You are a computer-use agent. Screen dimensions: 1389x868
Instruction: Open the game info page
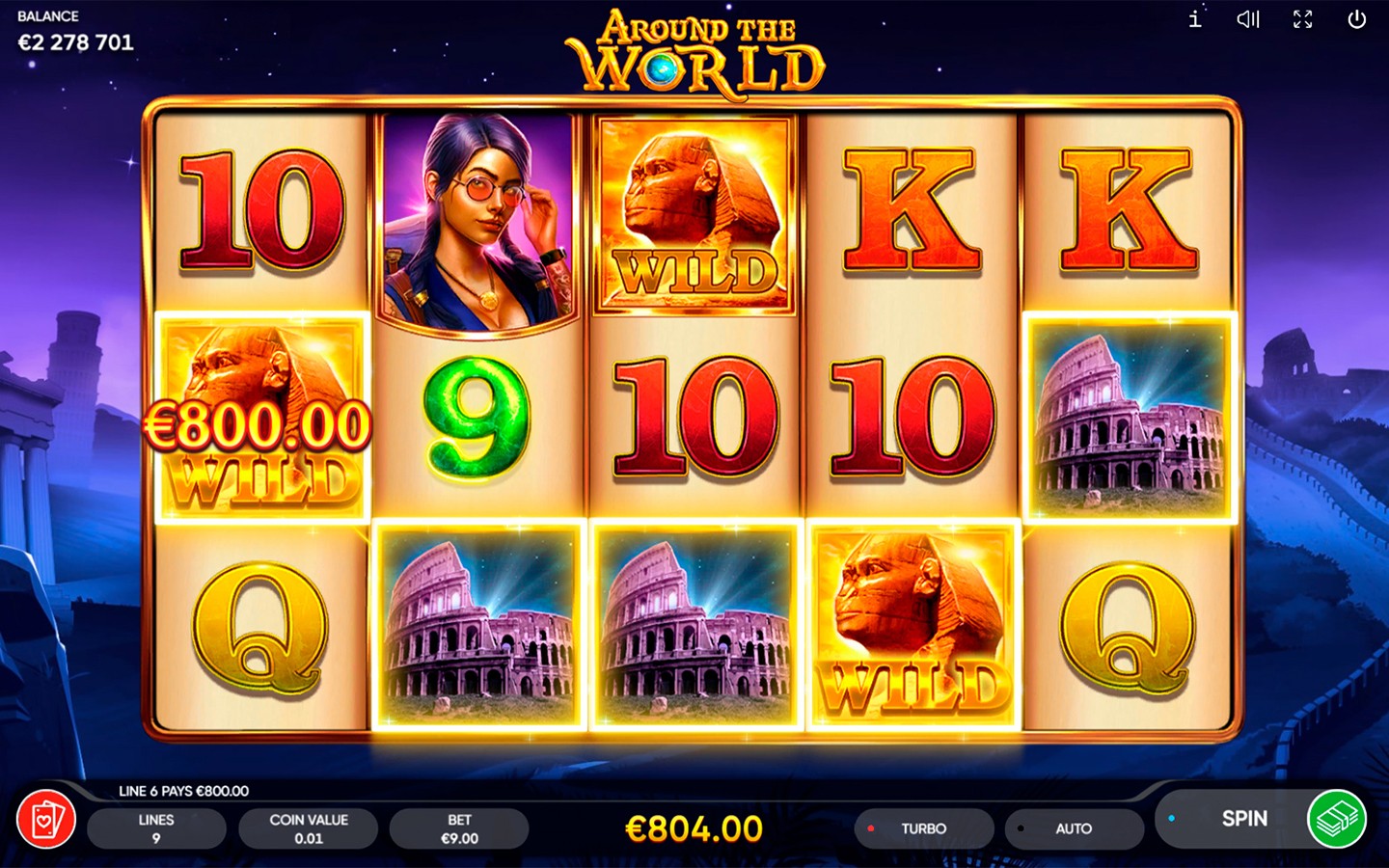coord(1195,19)
